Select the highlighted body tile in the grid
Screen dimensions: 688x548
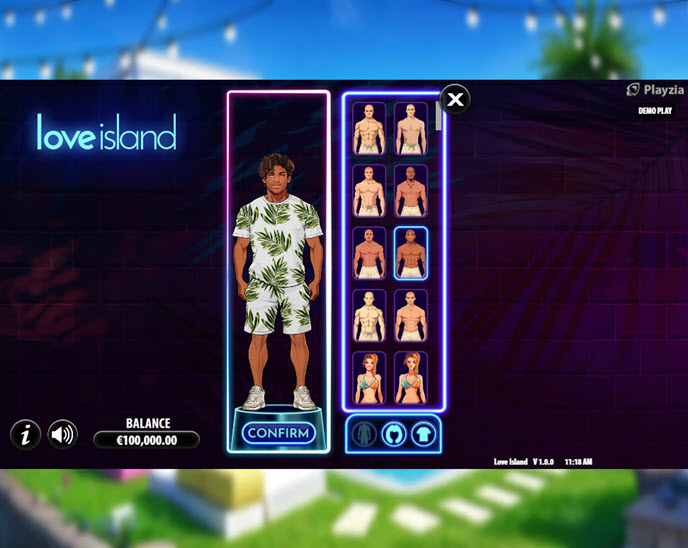point(411,254)
